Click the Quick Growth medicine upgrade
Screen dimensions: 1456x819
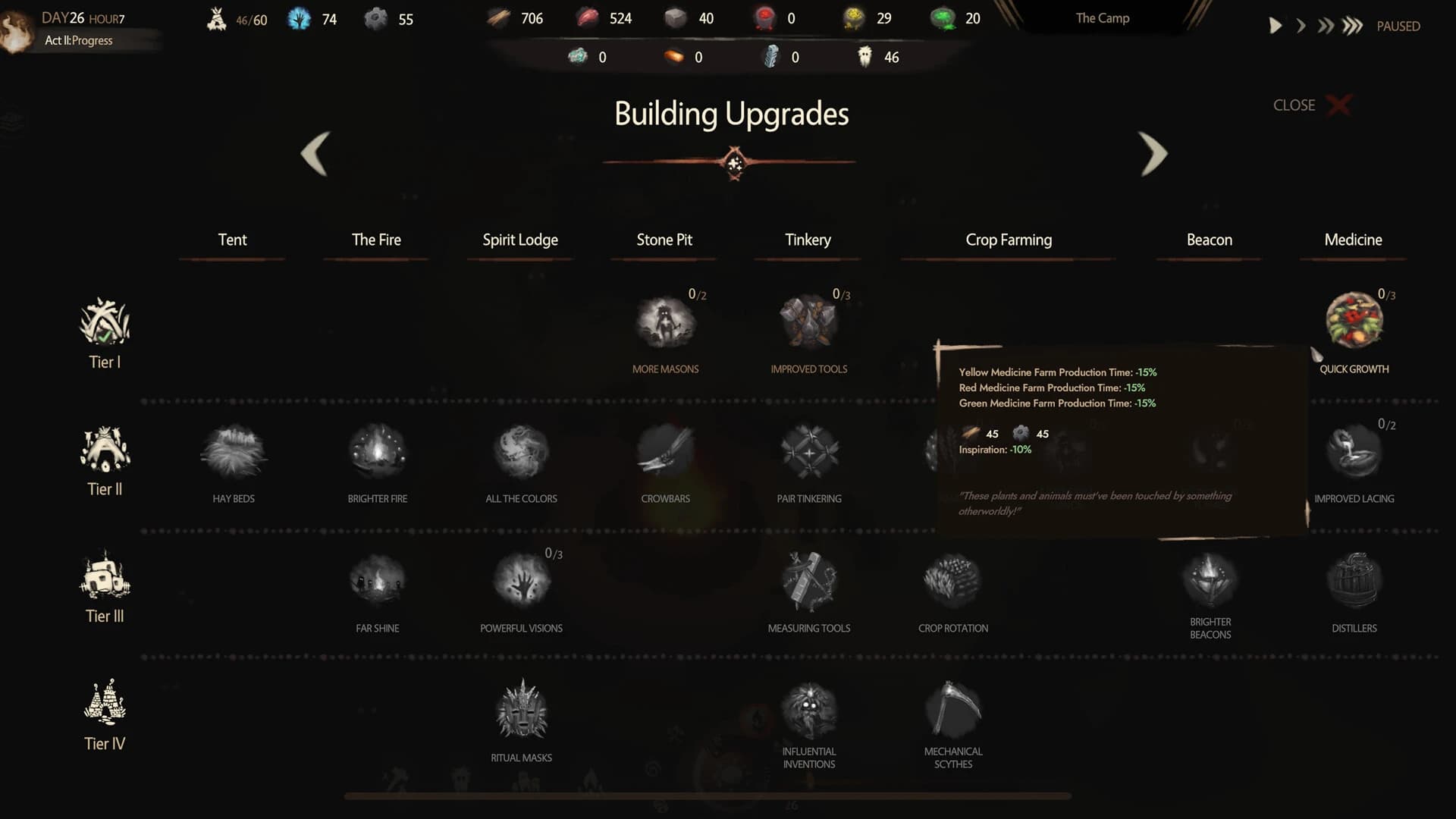click(1354, 322)
